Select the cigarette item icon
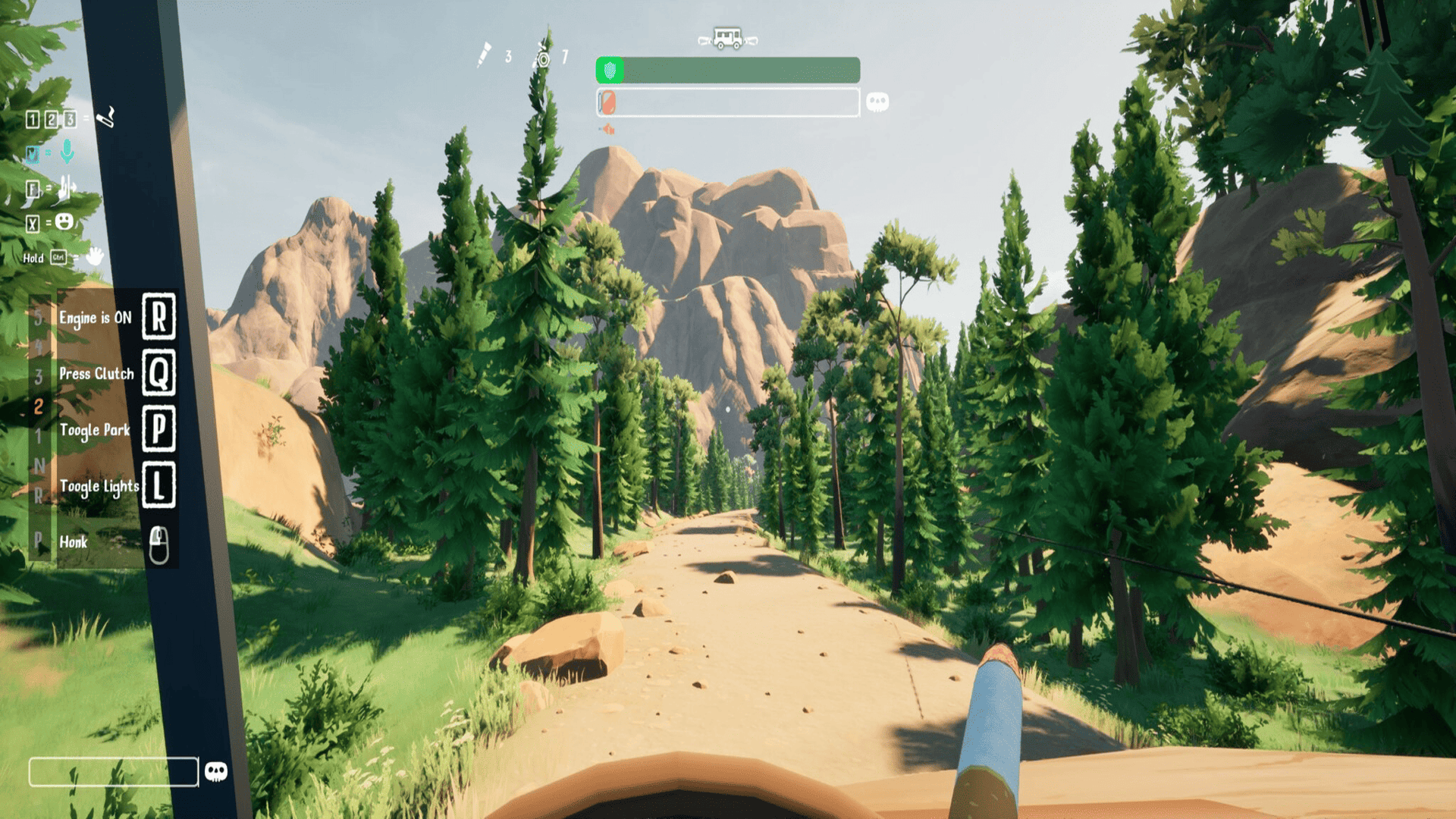The image size is (1456, 819). tap(106, 117)
